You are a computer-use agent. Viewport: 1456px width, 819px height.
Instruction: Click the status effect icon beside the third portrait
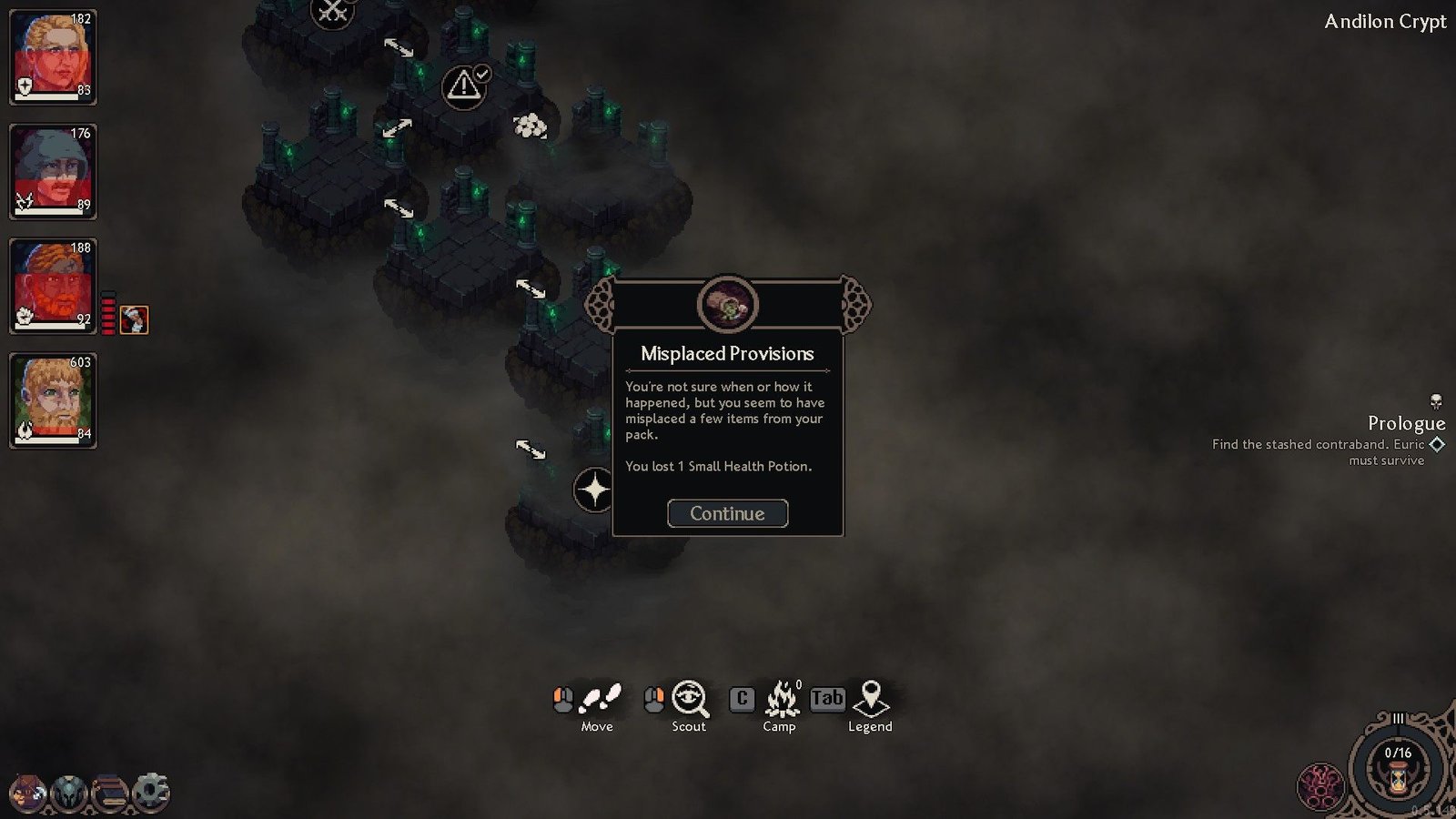134,319
